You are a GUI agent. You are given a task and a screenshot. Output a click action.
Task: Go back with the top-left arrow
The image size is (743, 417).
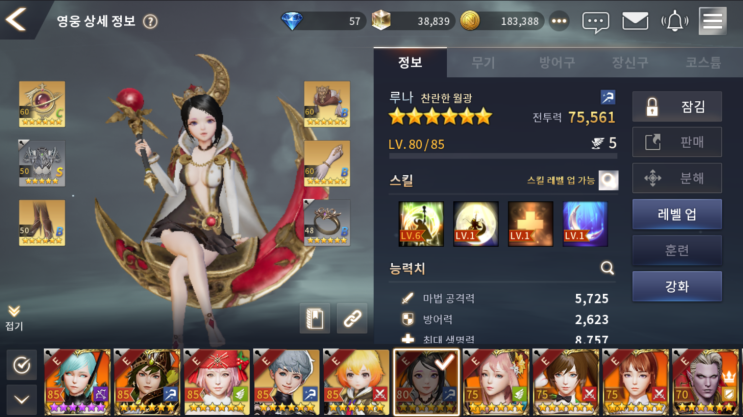[17, 20]
